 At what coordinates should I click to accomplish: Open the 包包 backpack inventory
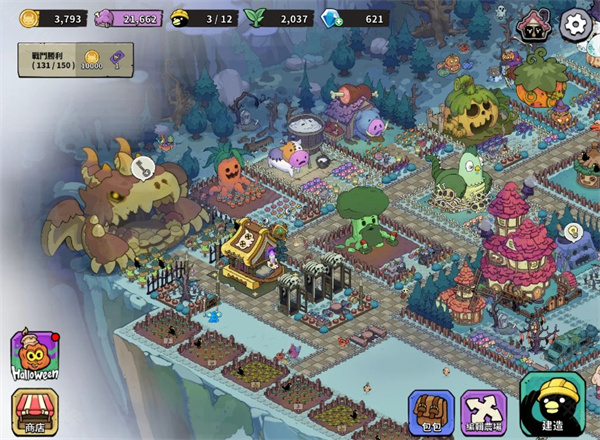tap(429, 412)
